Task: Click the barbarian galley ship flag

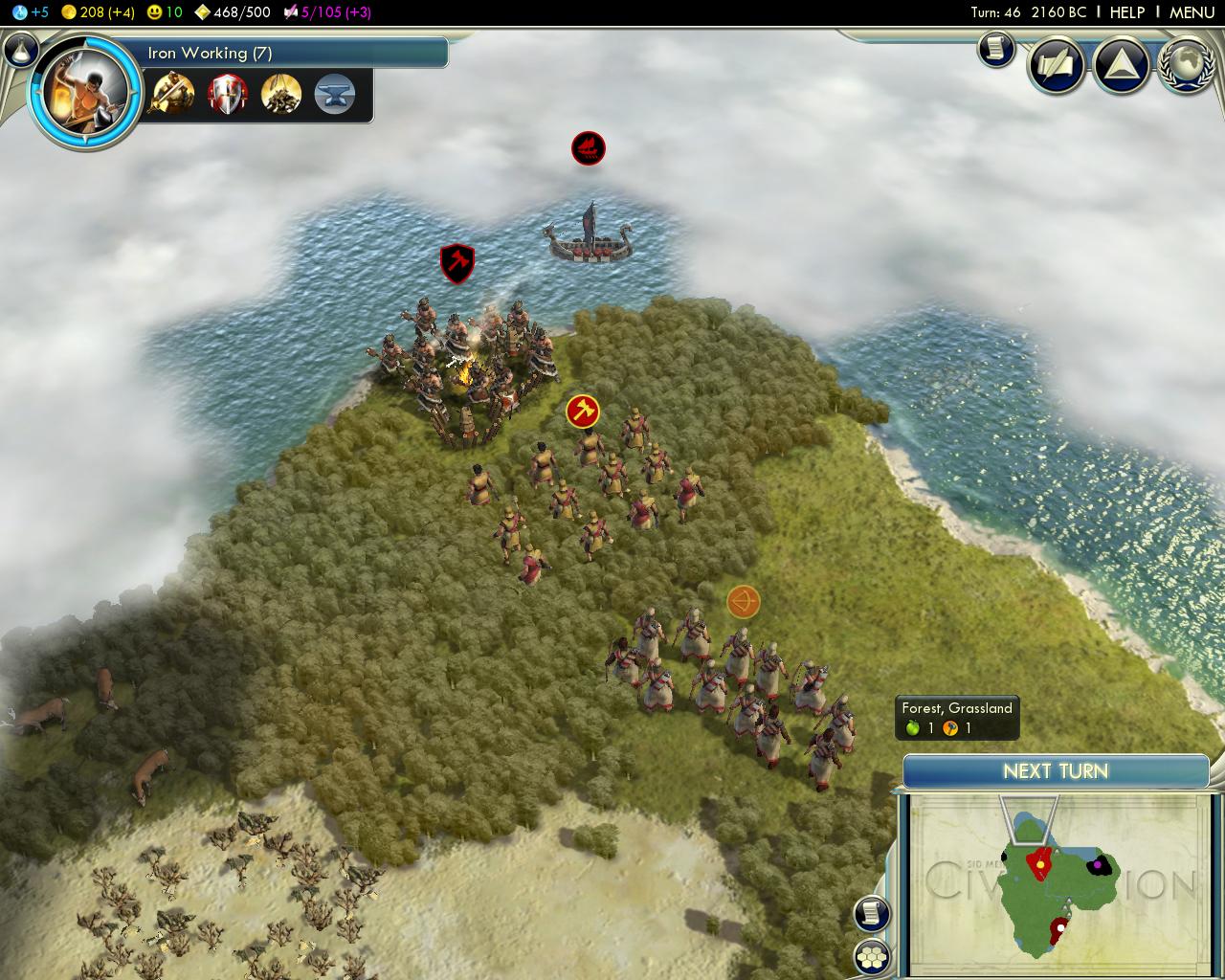Action: [589, 148]
